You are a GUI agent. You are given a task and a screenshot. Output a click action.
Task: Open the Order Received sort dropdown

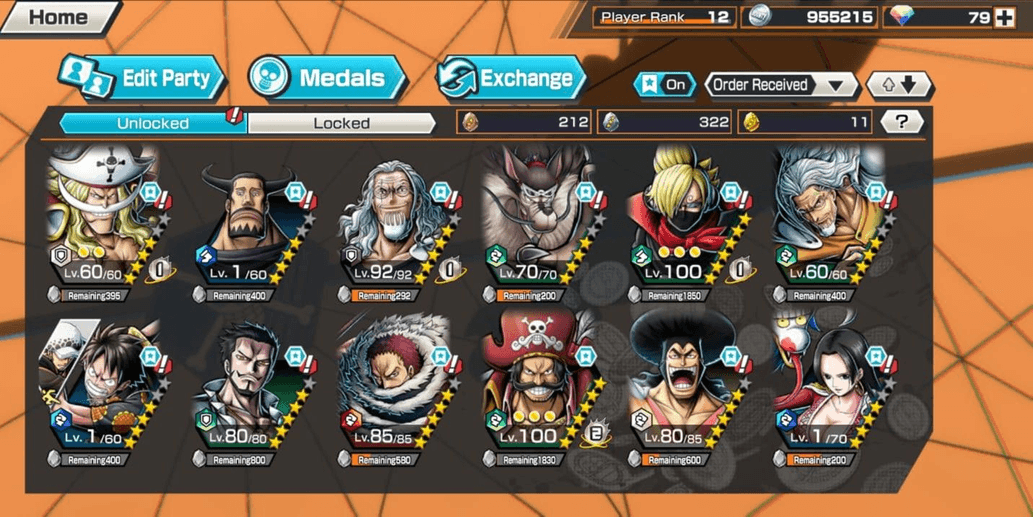click(781, 85)
